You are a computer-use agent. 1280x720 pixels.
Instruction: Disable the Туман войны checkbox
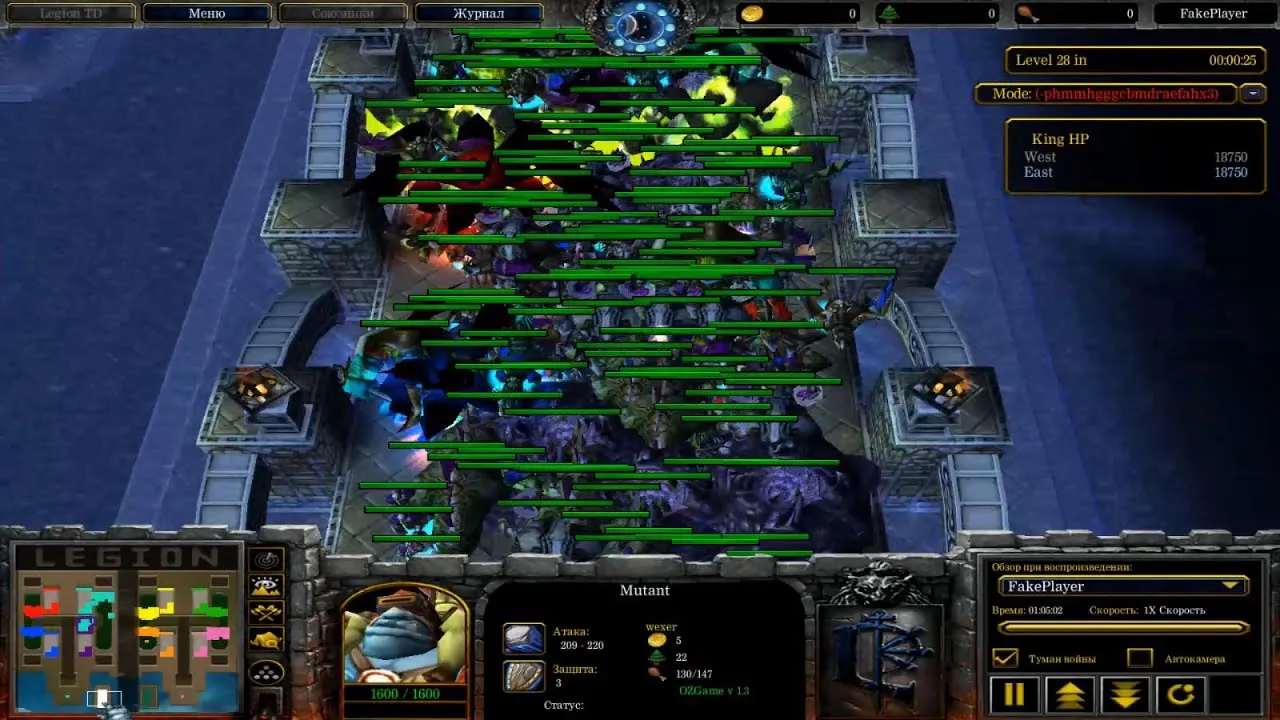(x=1005, y=657)
